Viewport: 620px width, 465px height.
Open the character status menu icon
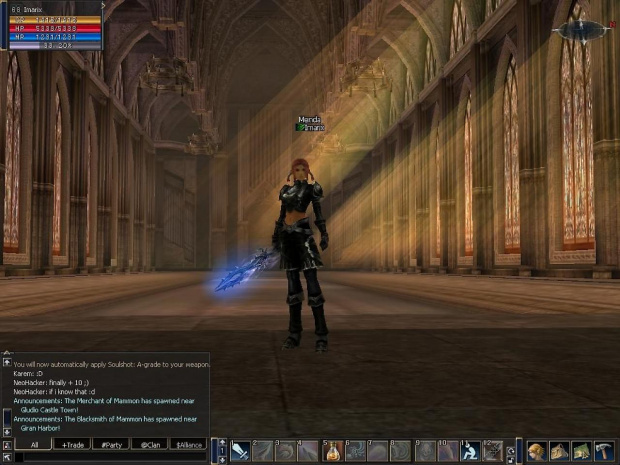click(537, 451)
